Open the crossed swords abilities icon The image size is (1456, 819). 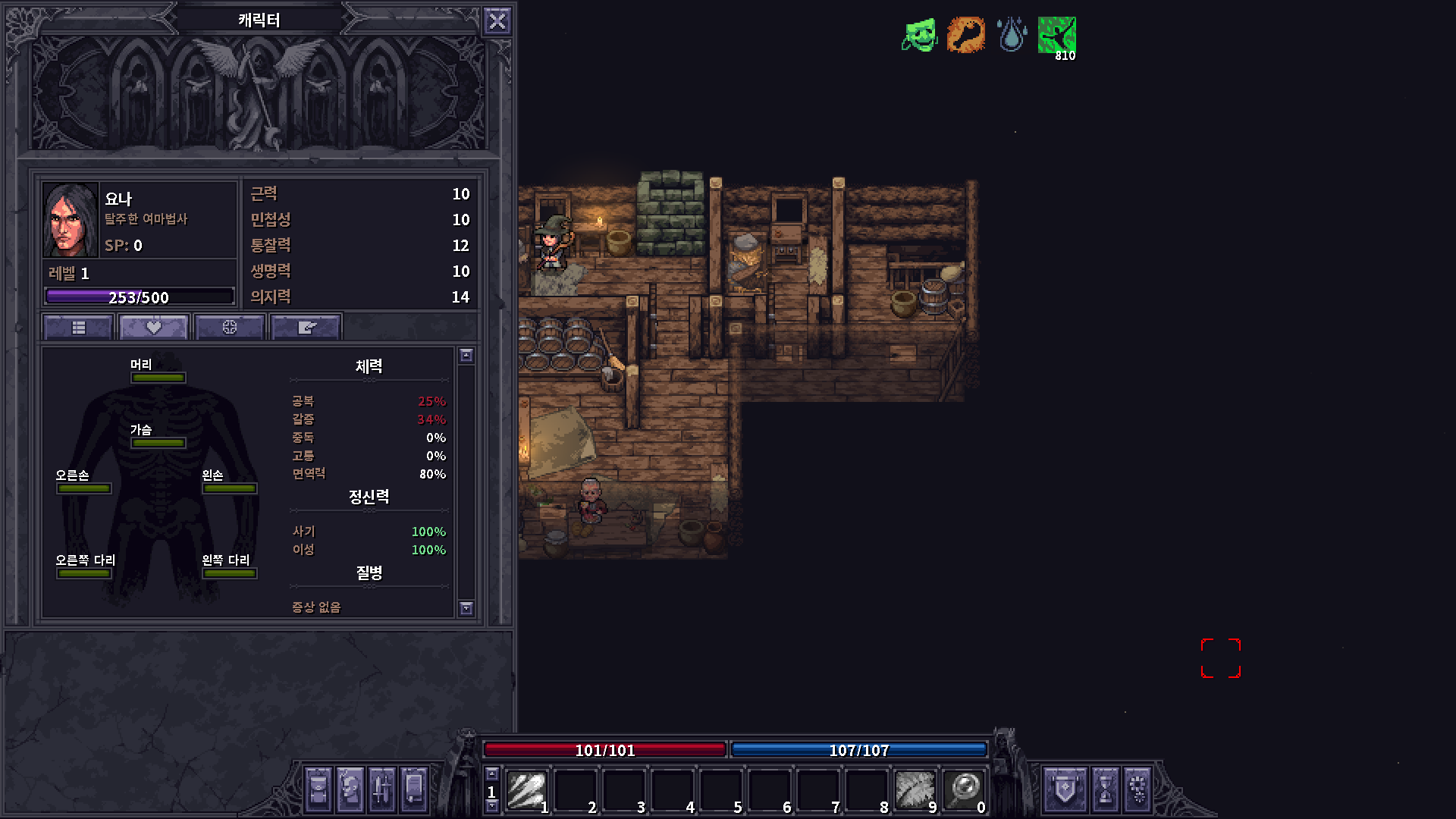point(380,789)
